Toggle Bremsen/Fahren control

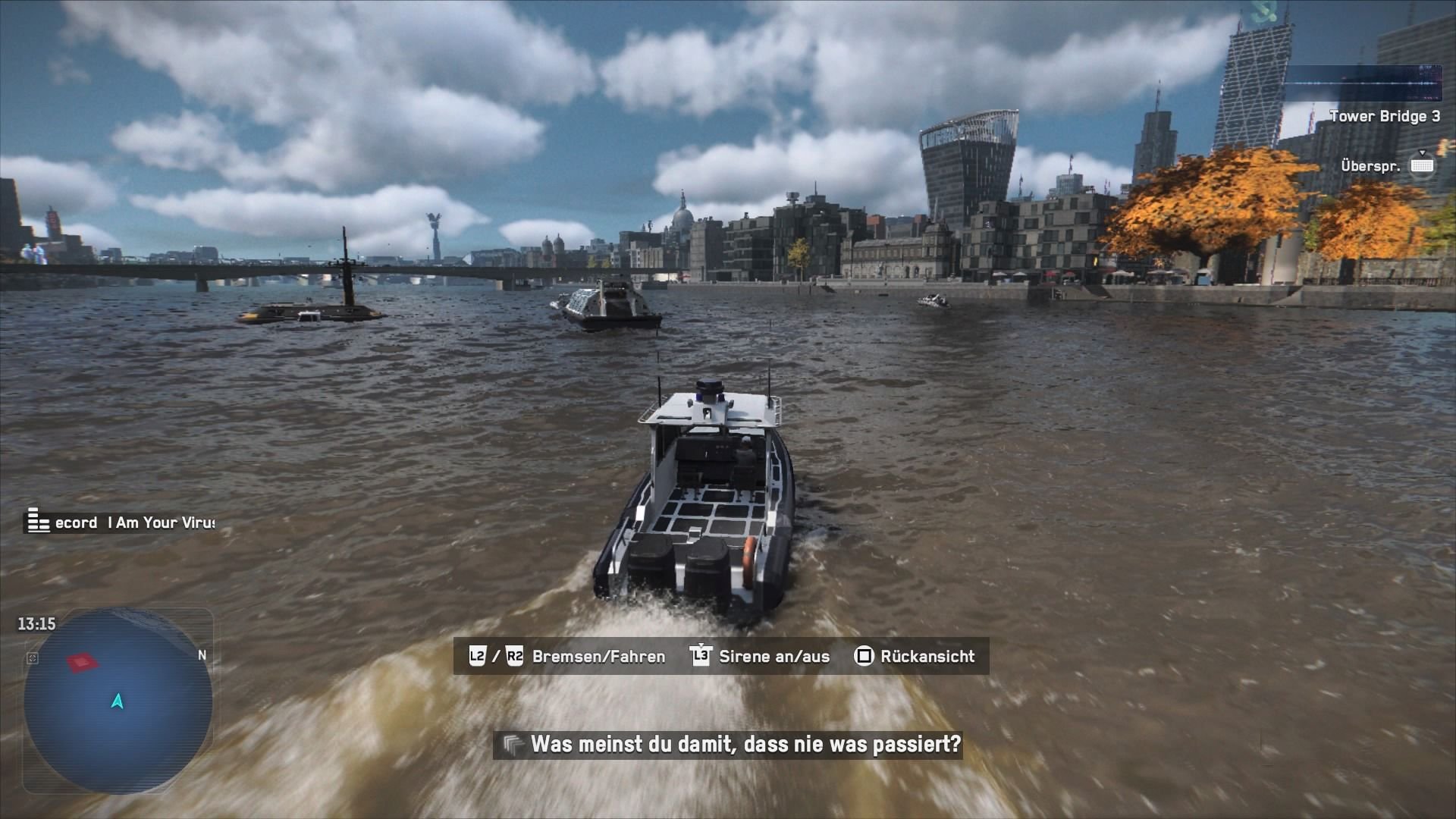point(598,657)
